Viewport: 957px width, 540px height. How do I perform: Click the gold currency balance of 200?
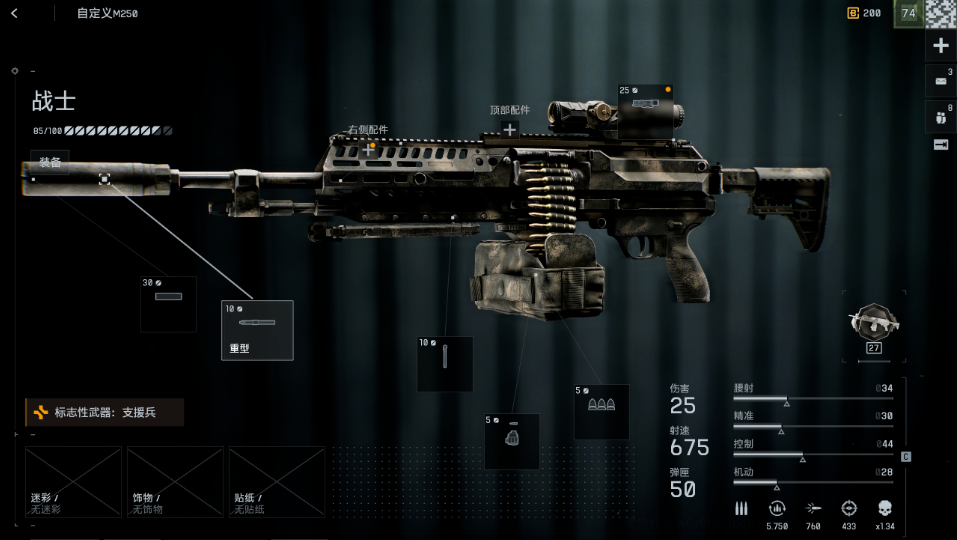point(864,13)
